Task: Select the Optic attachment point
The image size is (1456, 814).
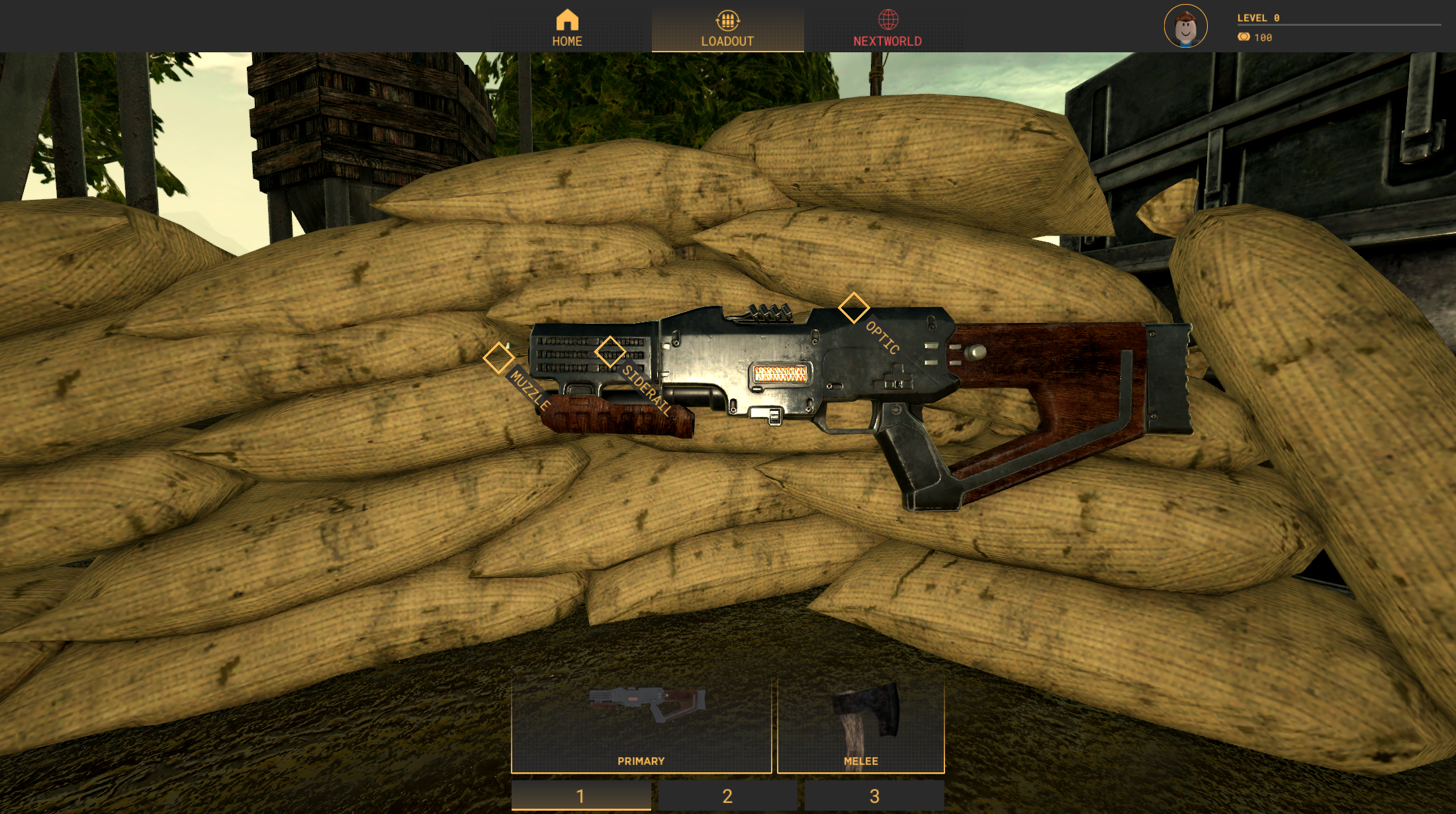Action: tap(853, 308)
